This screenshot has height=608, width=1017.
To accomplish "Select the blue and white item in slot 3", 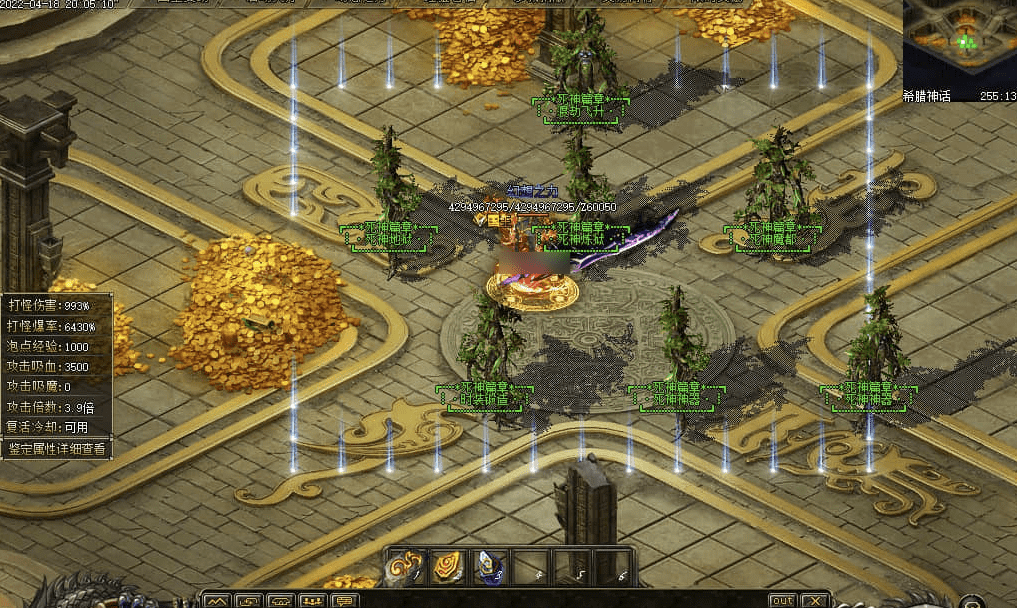I will (488, 567).
